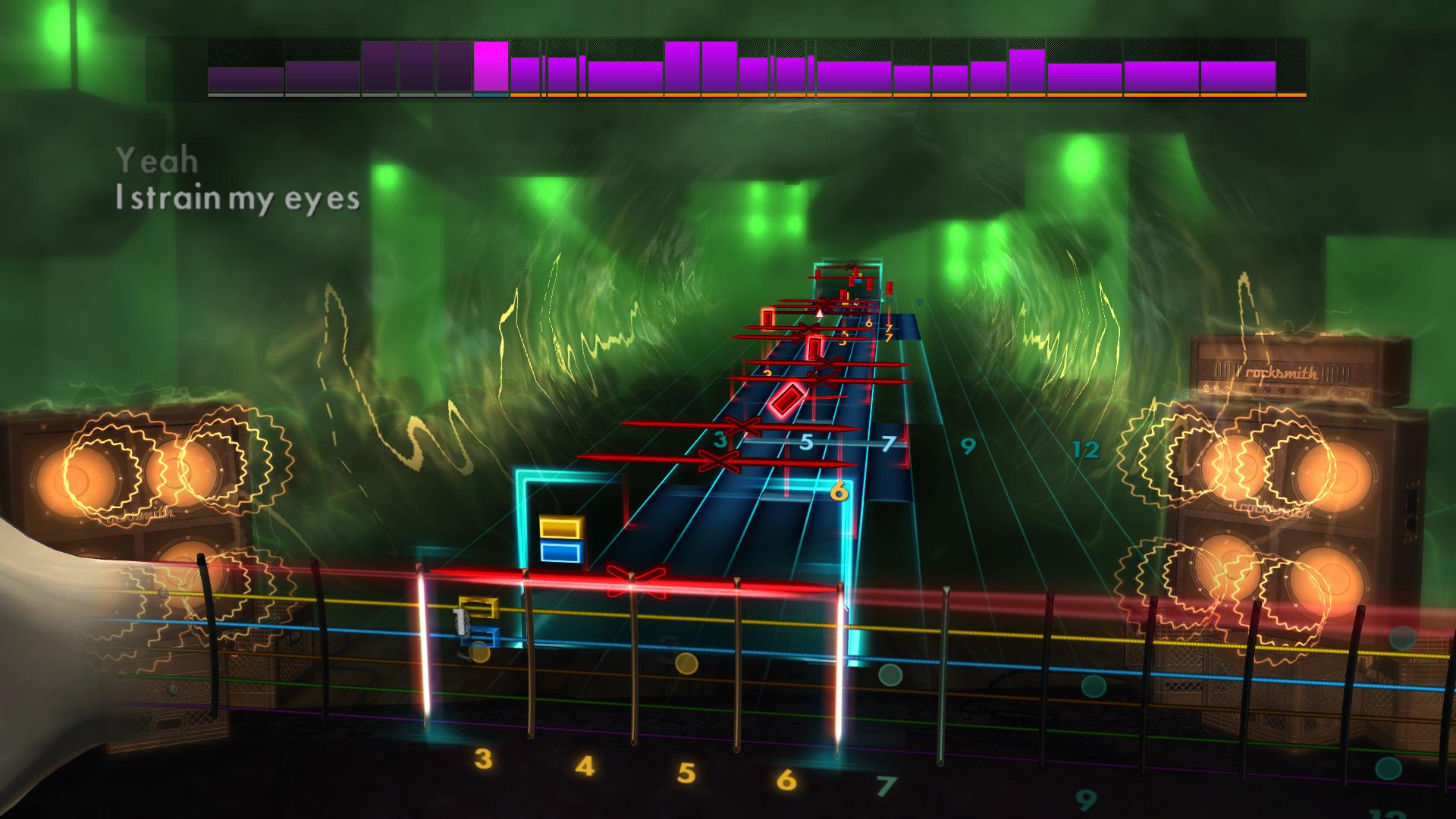This screenshot has height=819, width=1456.
Task: Click the yellow circle inlay near fret 5
Action: 686,664
